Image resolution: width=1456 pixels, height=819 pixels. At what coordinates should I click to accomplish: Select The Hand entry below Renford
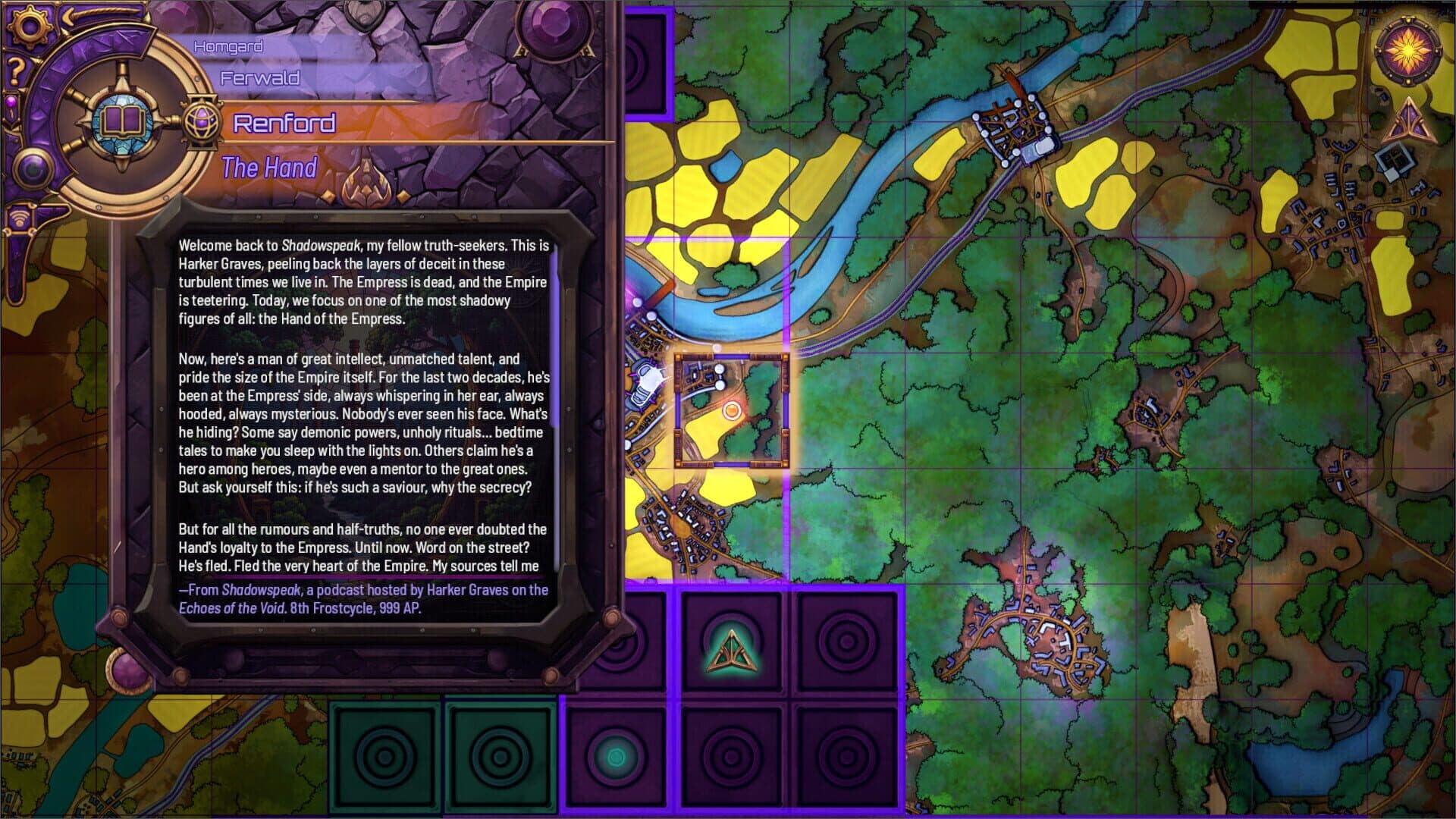(269, 168)
